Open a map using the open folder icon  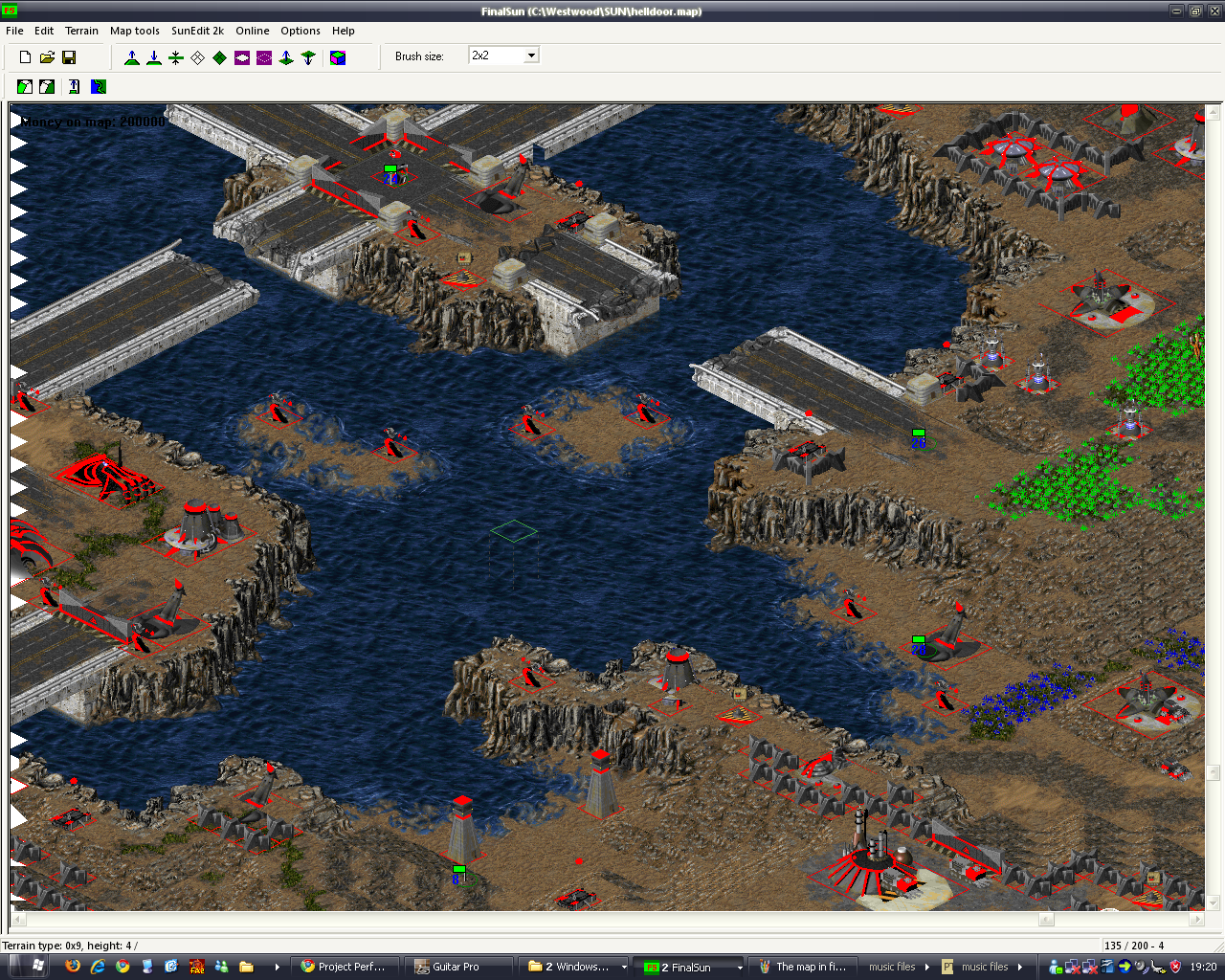click(47, 56)
